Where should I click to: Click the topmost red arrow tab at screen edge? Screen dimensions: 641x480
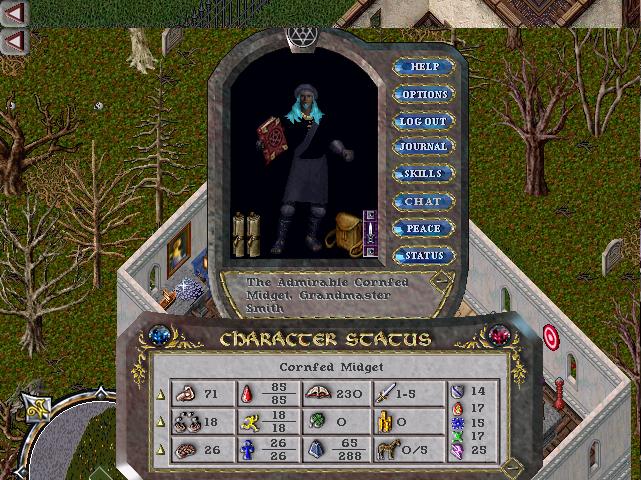pyautogui.click(x=15, y=13)
